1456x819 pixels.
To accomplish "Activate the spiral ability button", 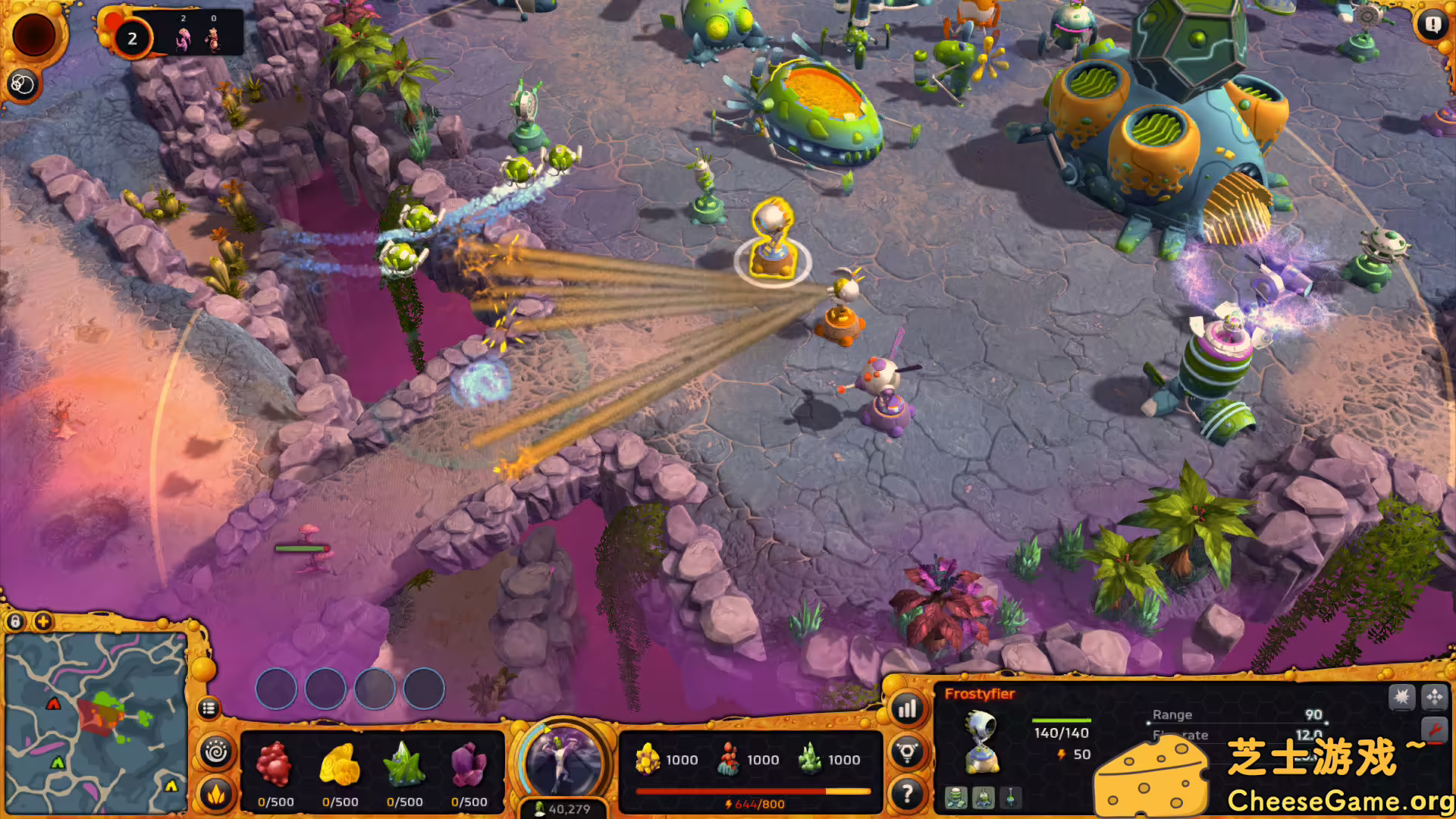I will click(x=216, y=752).
